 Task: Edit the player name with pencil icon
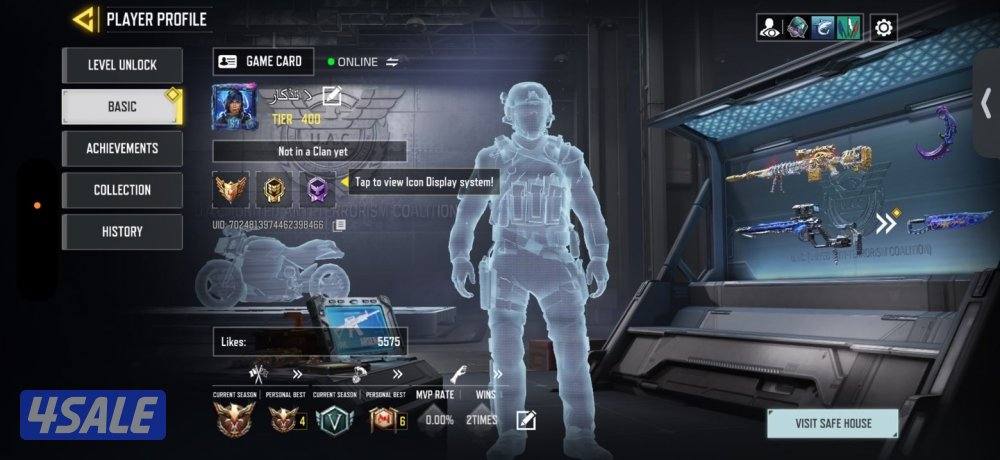click(x=333, y=97)
